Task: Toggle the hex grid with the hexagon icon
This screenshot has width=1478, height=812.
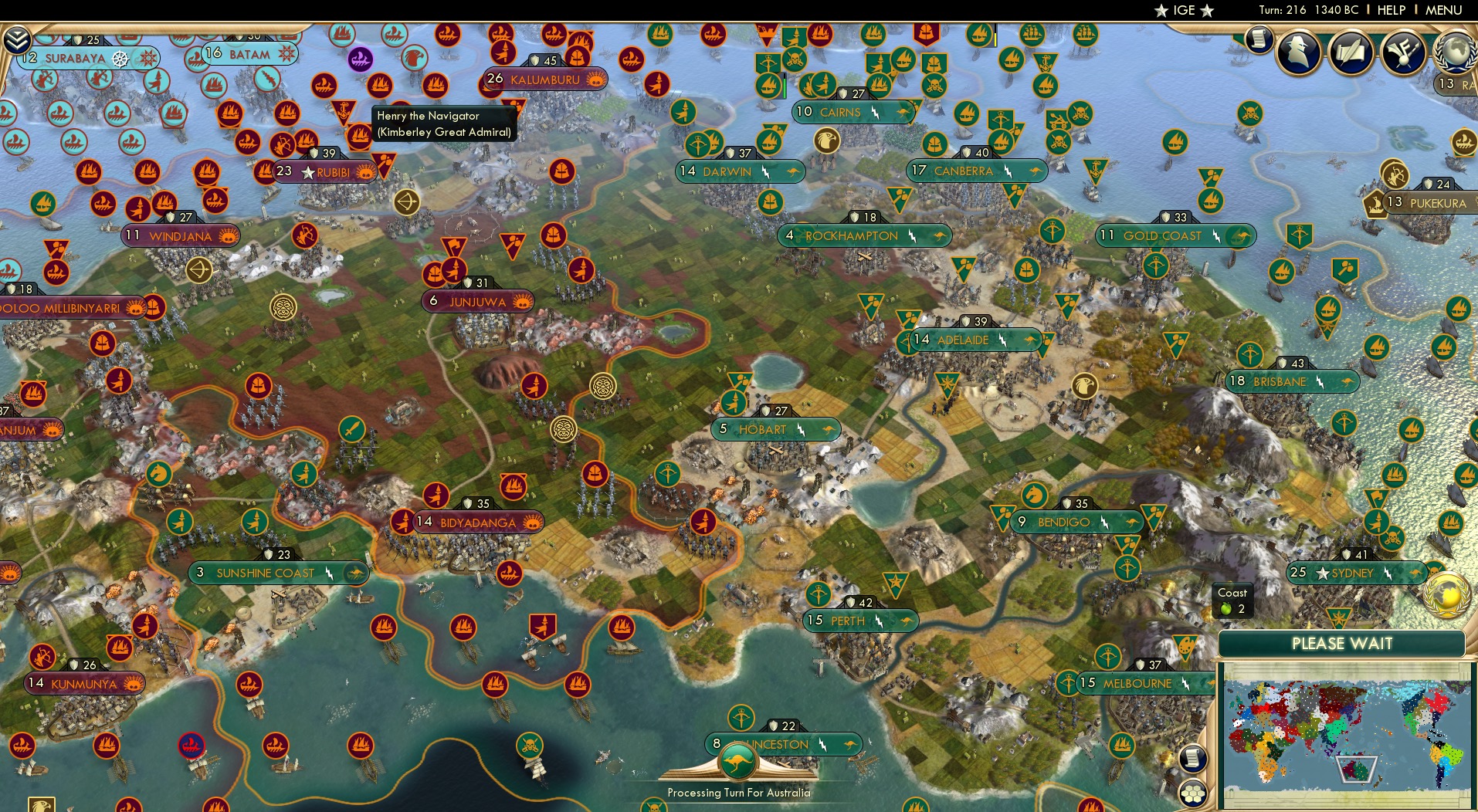Action: point(1192,794)
